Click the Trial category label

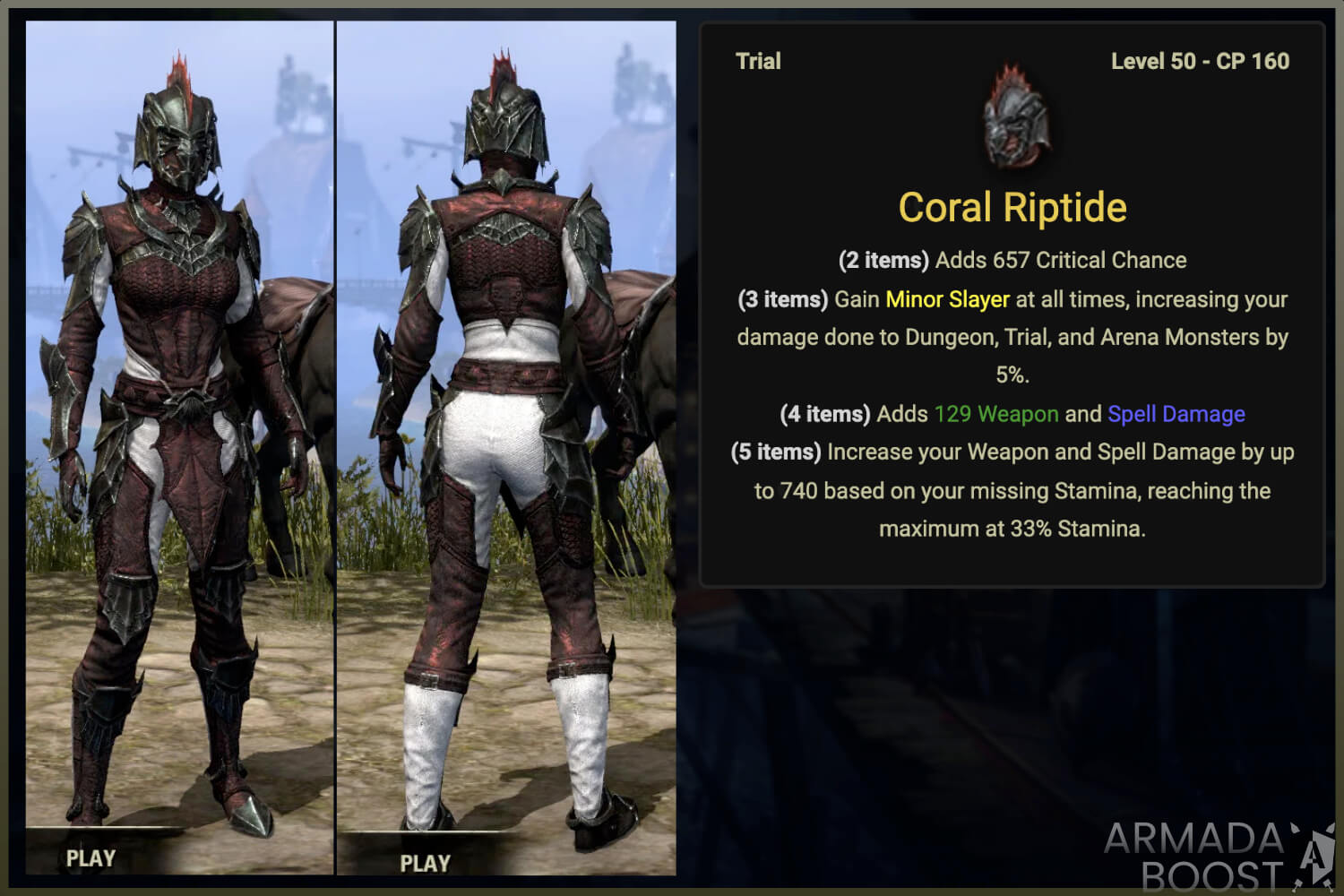coord(758,61)
